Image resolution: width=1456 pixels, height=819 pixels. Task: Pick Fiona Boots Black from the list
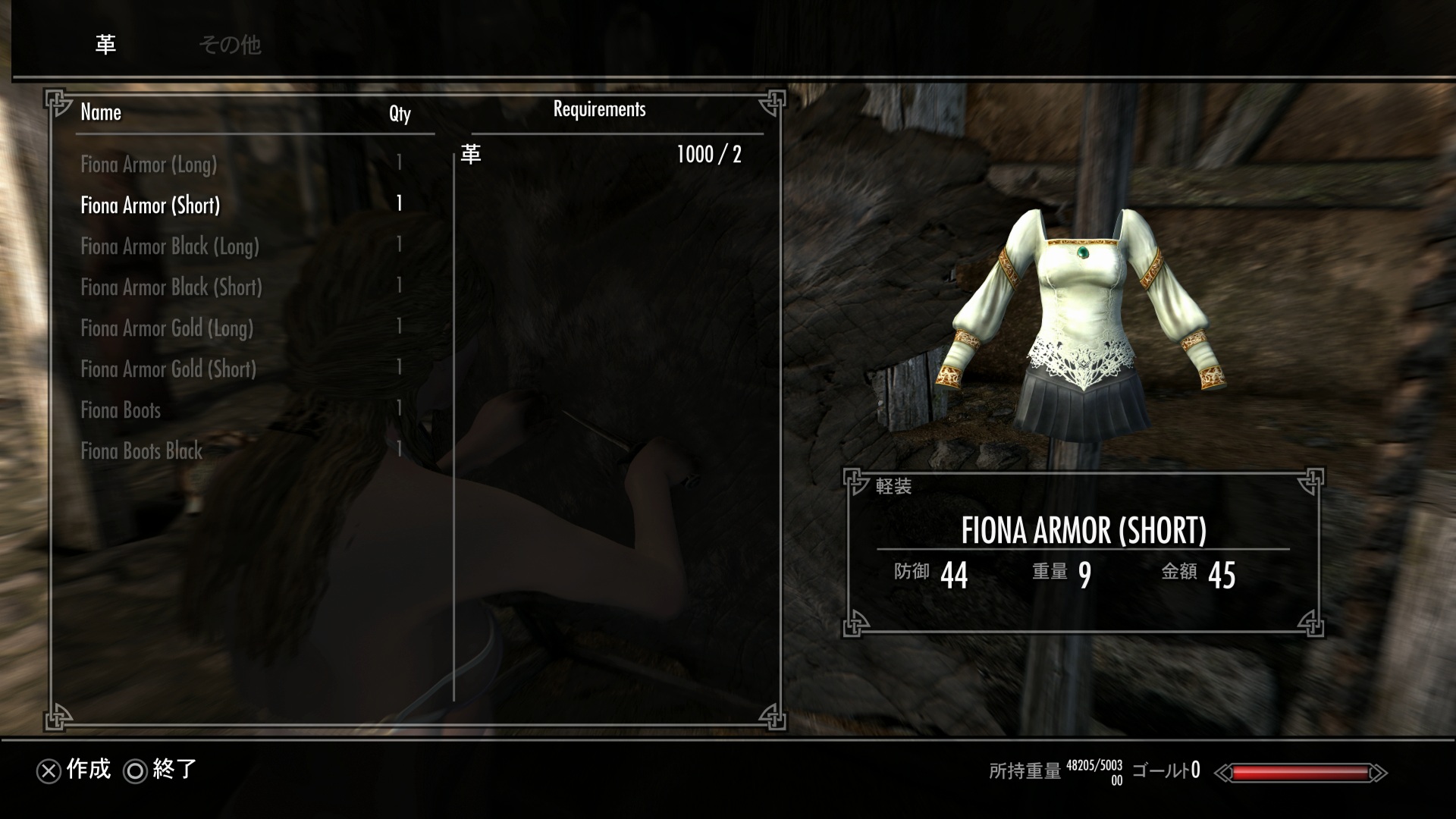142,451
